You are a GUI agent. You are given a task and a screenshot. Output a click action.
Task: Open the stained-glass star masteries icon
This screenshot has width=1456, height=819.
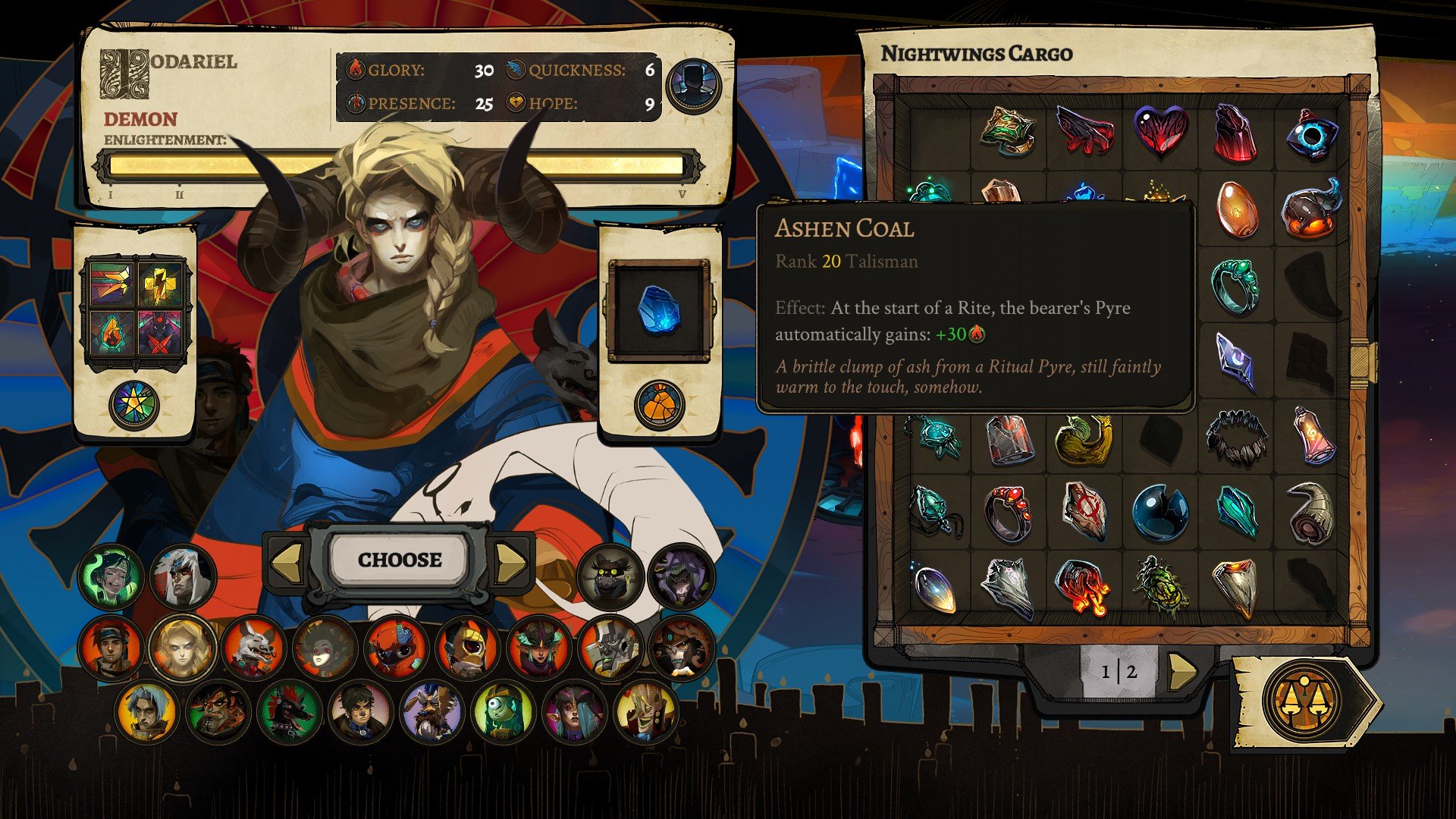(x=134, y=404)
